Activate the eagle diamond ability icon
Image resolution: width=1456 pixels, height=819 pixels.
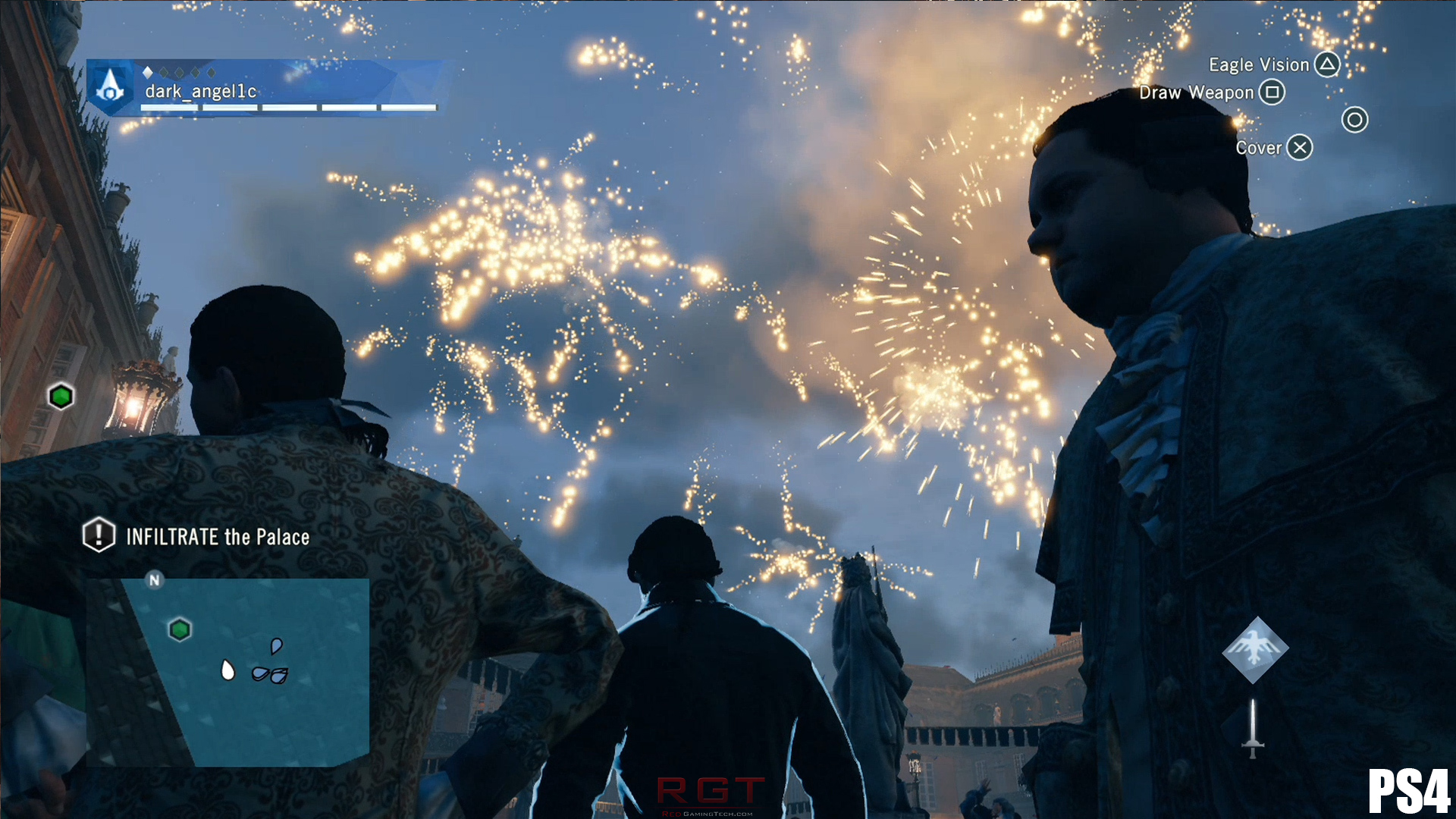coord(1255,650)
